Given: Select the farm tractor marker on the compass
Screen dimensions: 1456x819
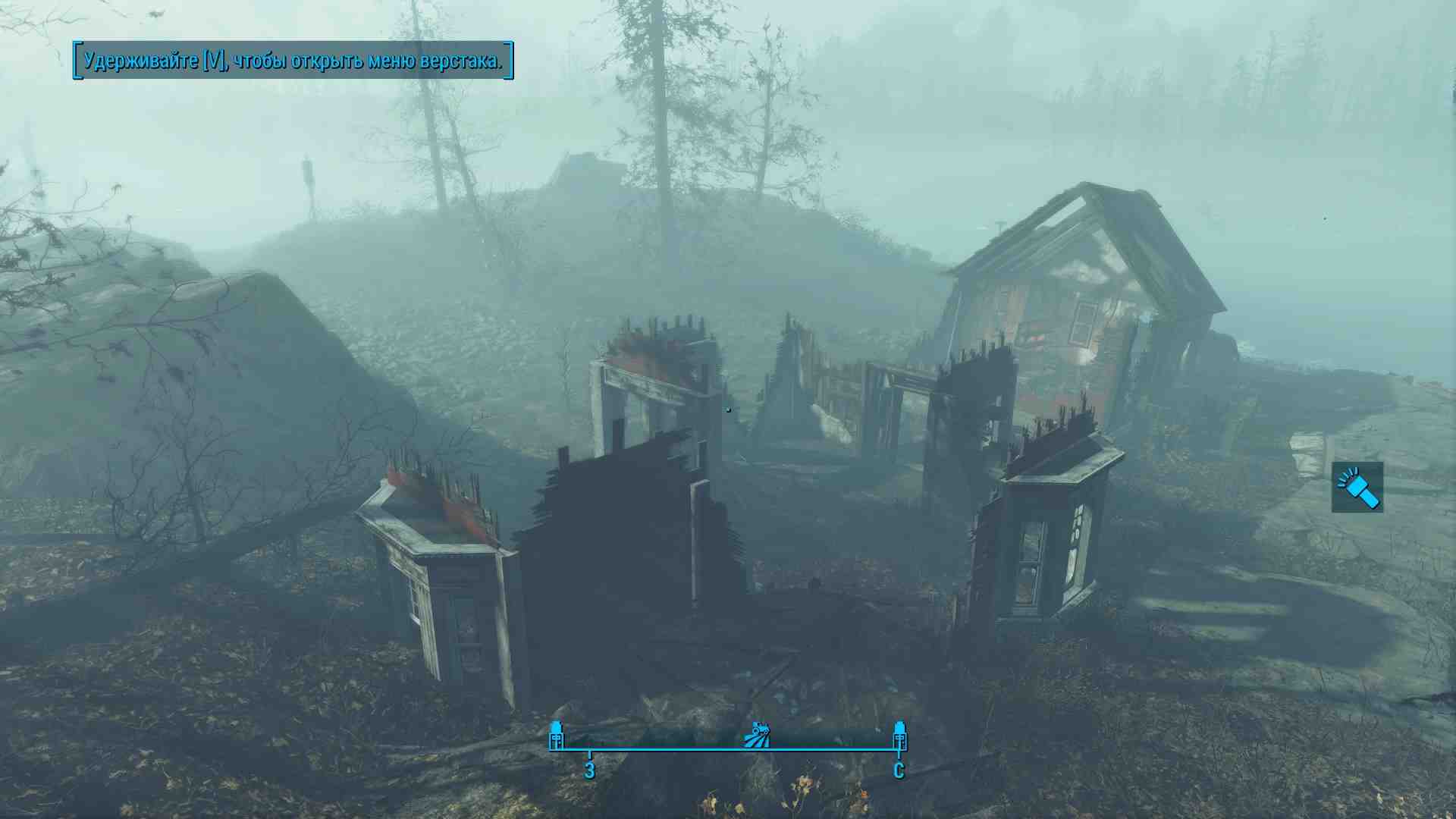Looking at the screenshot, I should 758,735.
